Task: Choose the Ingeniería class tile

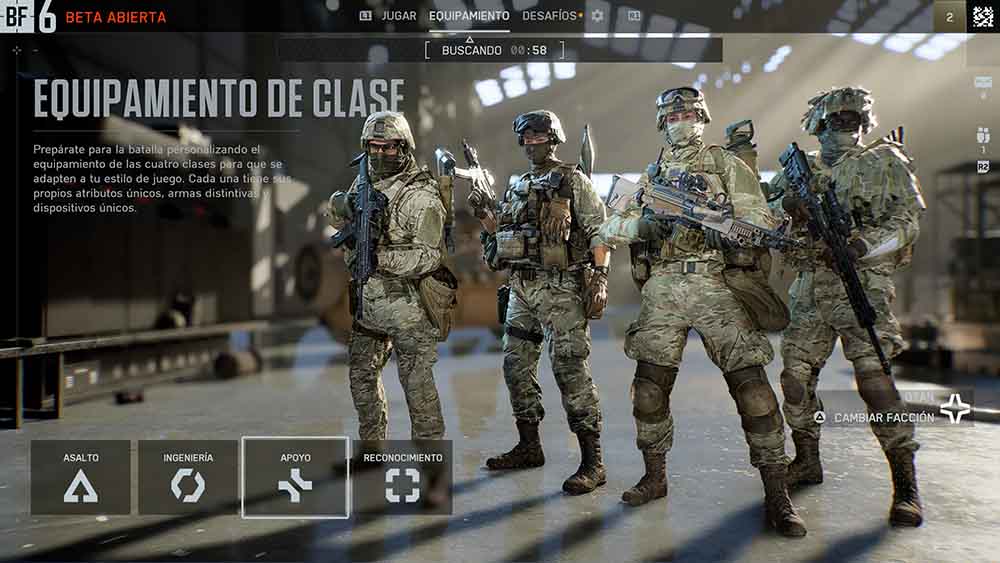Action: [x=188, y=478]
